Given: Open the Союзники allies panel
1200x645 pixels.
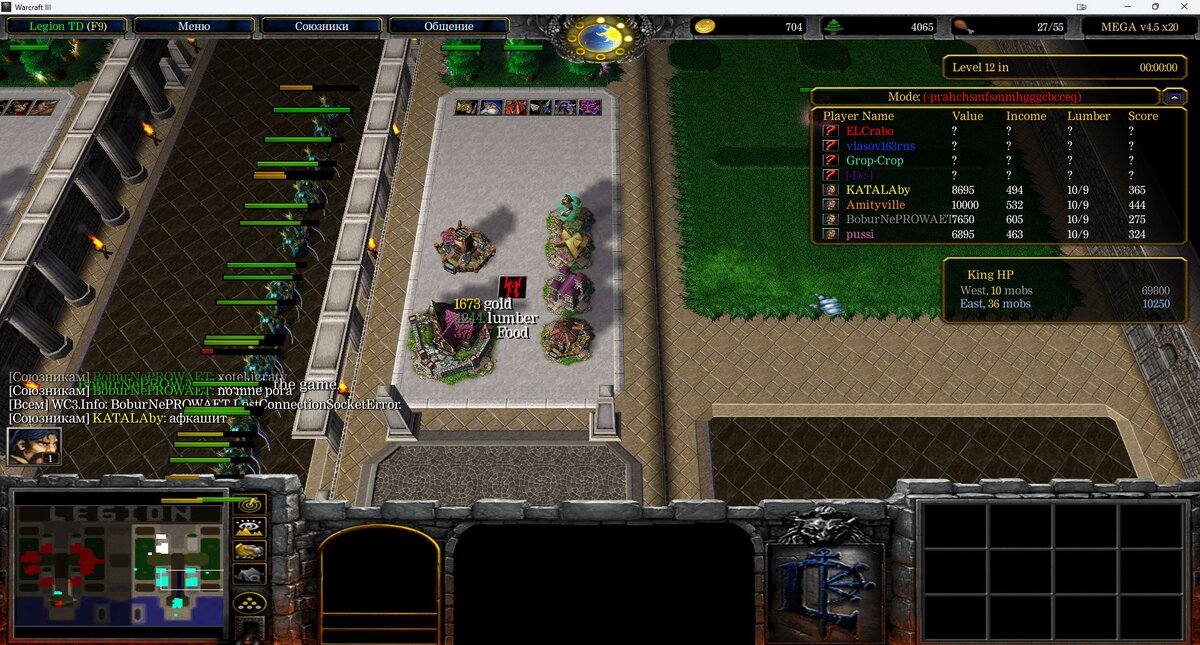Looking at the screenshot, I should [321, 26].
